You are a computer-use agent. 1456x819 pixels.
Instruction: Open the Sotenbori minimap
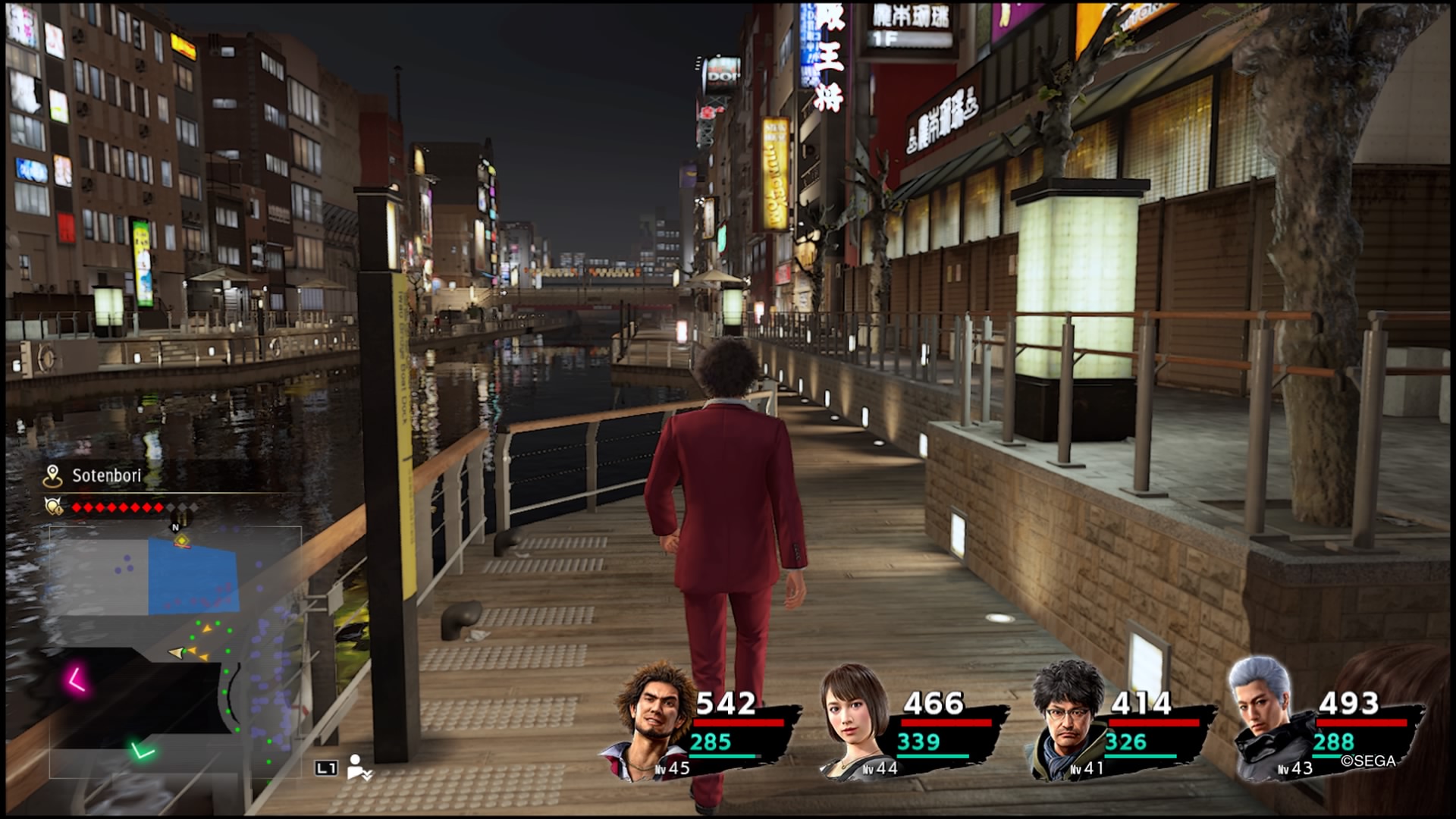point(175,651)
